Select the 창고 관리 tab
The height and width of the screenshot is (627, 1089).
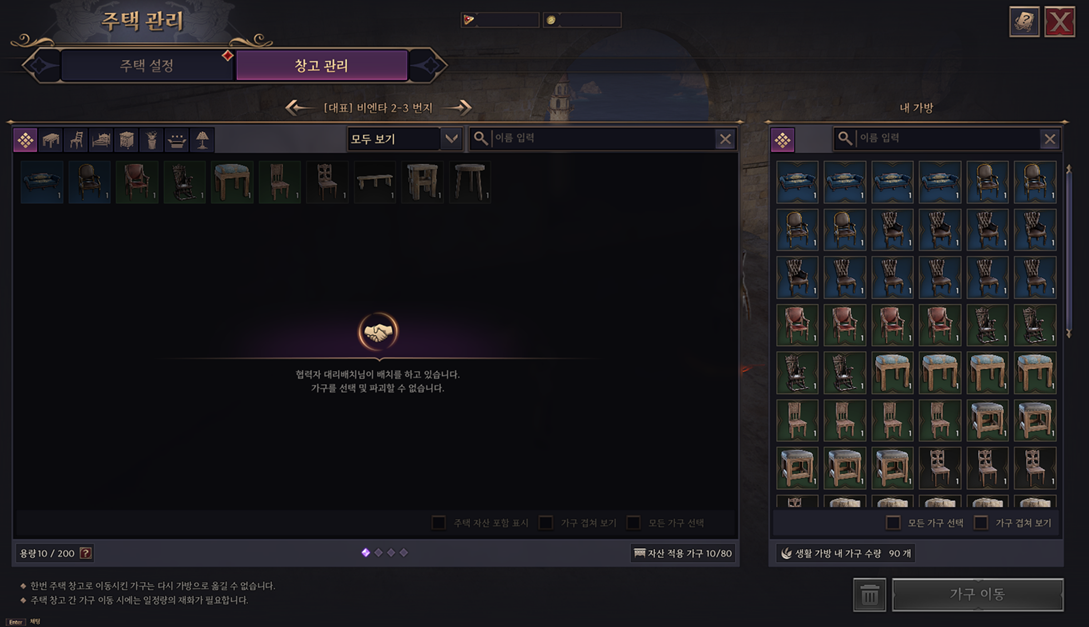[x=321, y=66]
